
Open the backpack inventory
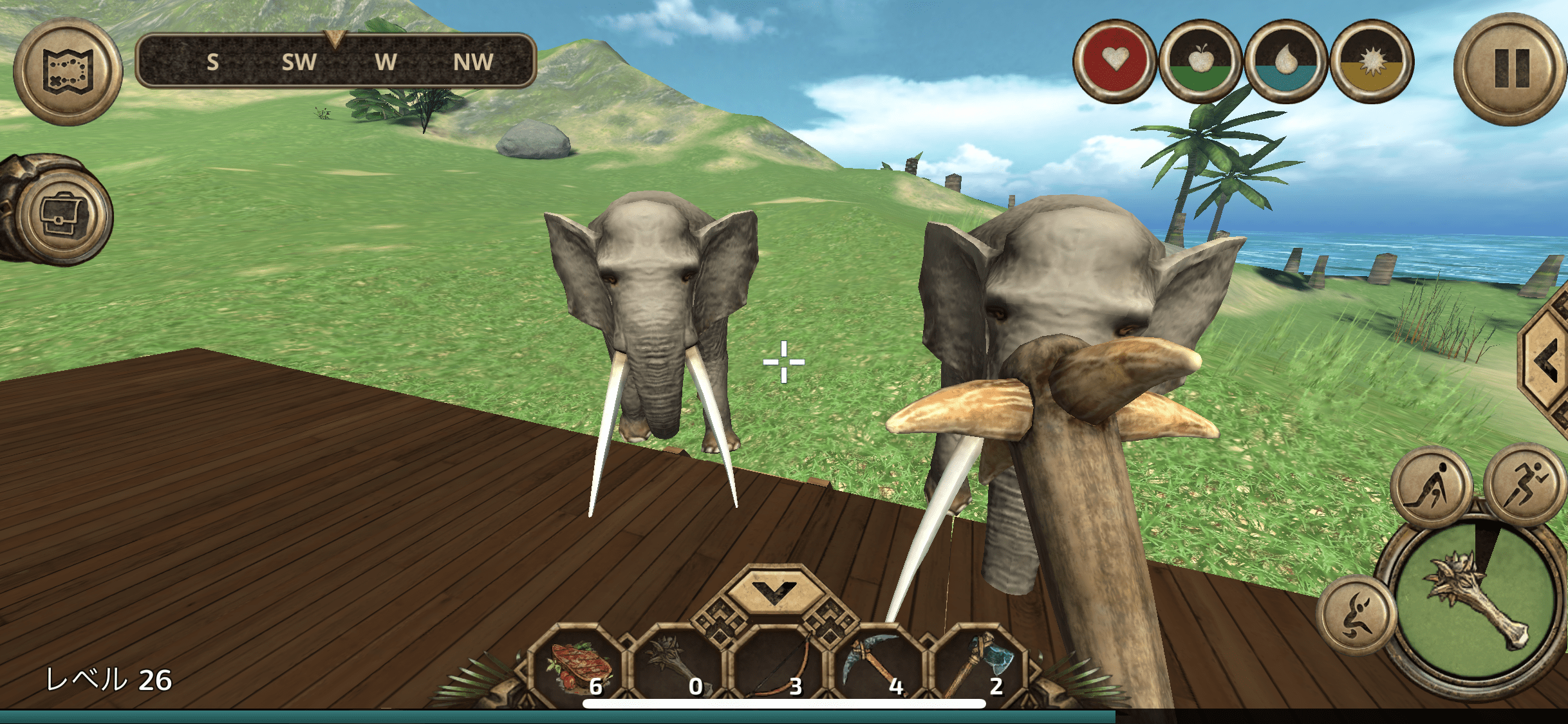[62, 215]
